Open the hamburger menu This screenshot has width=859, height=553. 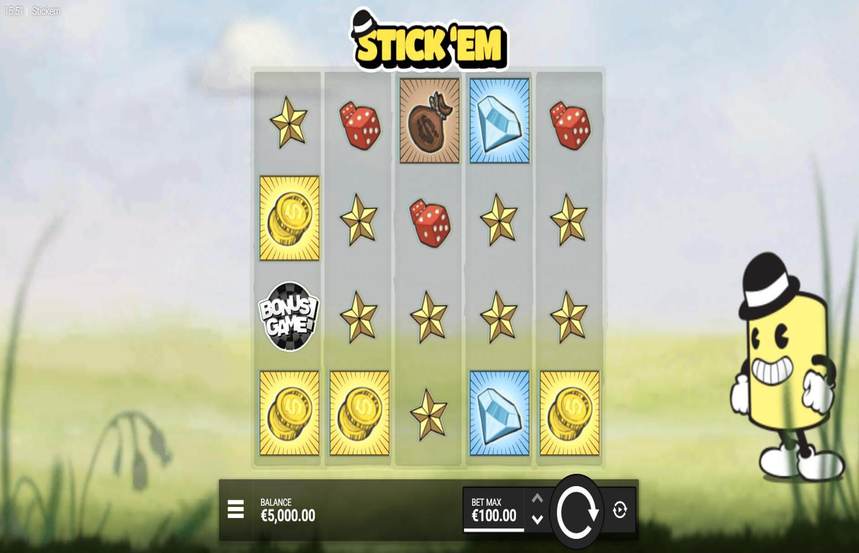[x=236, y=510]
